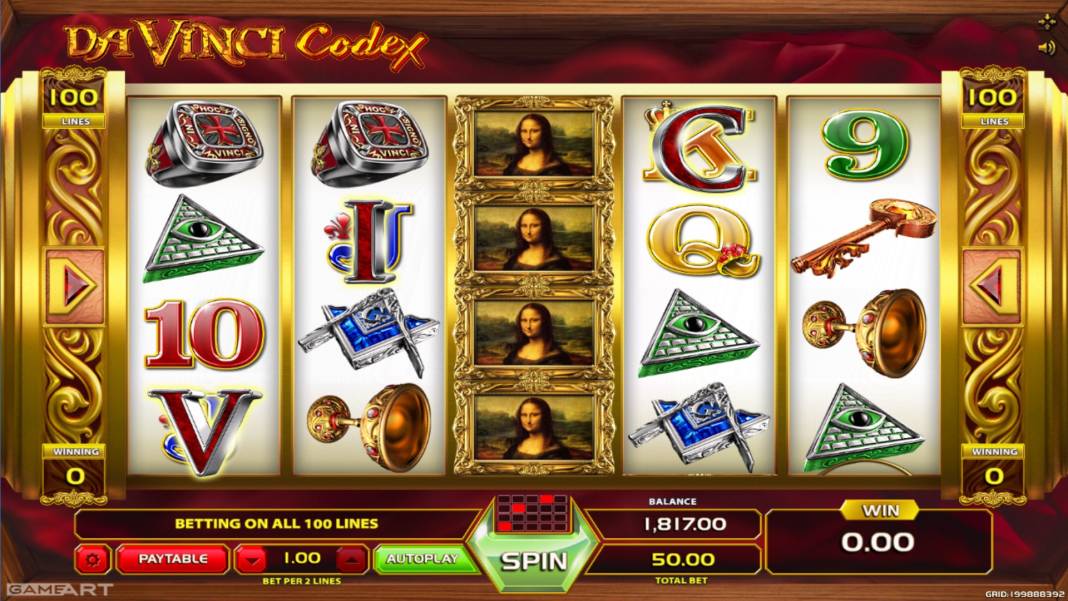
Task: Select the left 100 lines indicator
Action: 74,98
